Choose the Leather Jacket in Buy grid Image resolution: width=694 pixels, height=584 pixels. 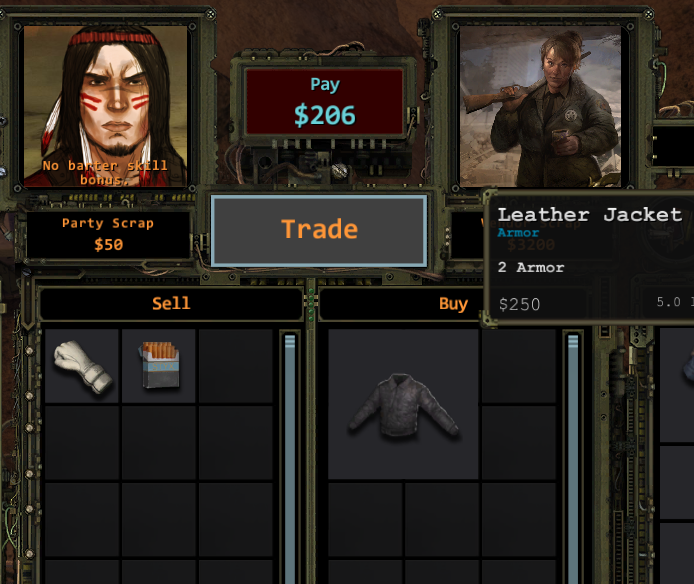point(404,404)
